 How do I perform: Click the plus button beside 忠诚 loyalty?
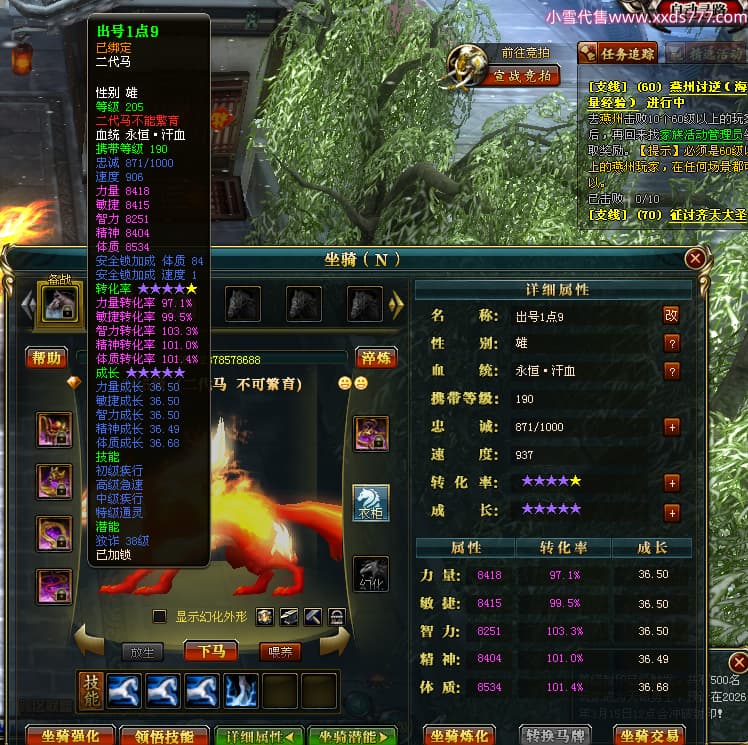click(671, 427)
